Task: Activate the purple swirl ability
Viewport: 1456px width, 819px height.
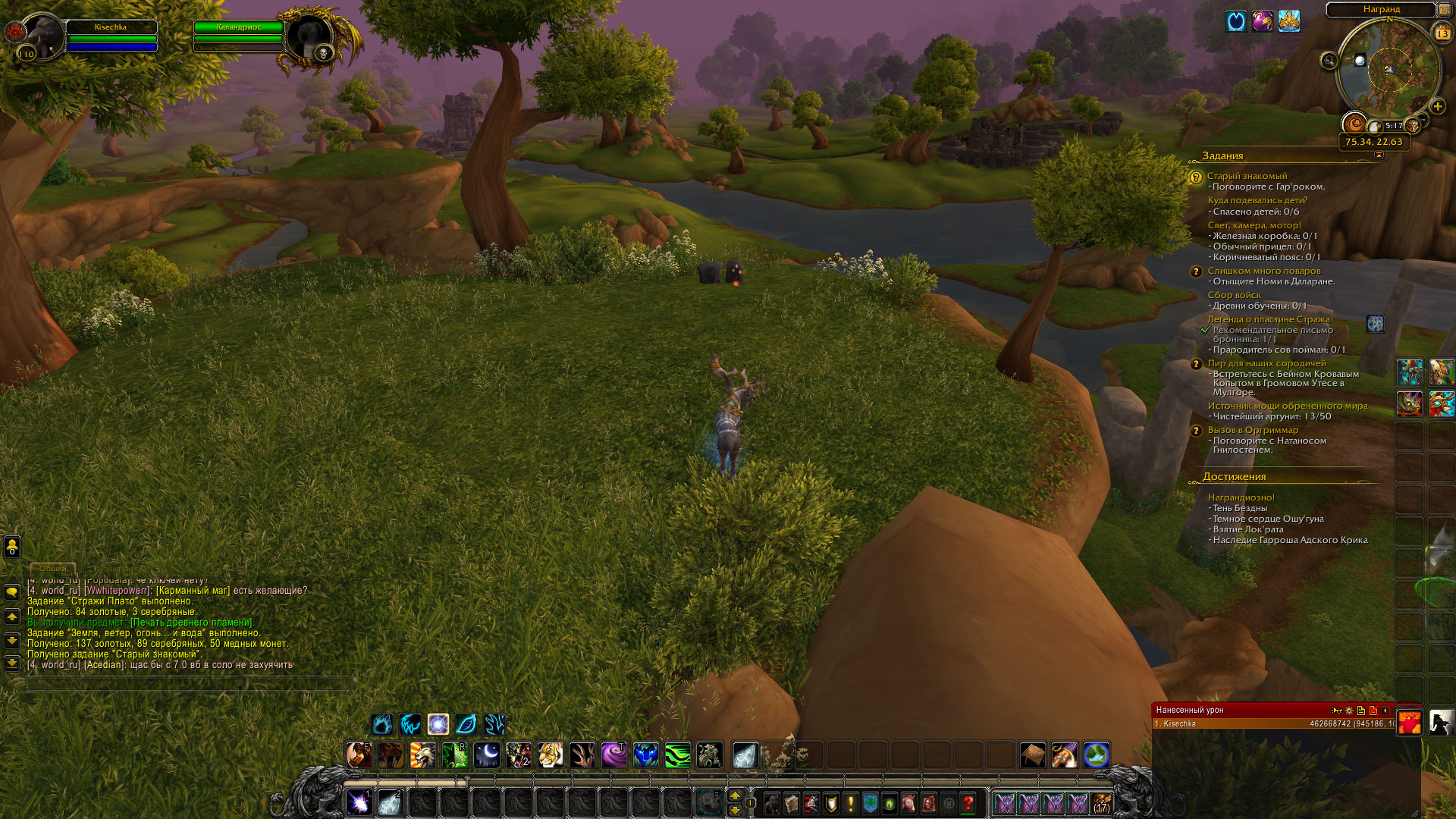Action: [613, 755]
